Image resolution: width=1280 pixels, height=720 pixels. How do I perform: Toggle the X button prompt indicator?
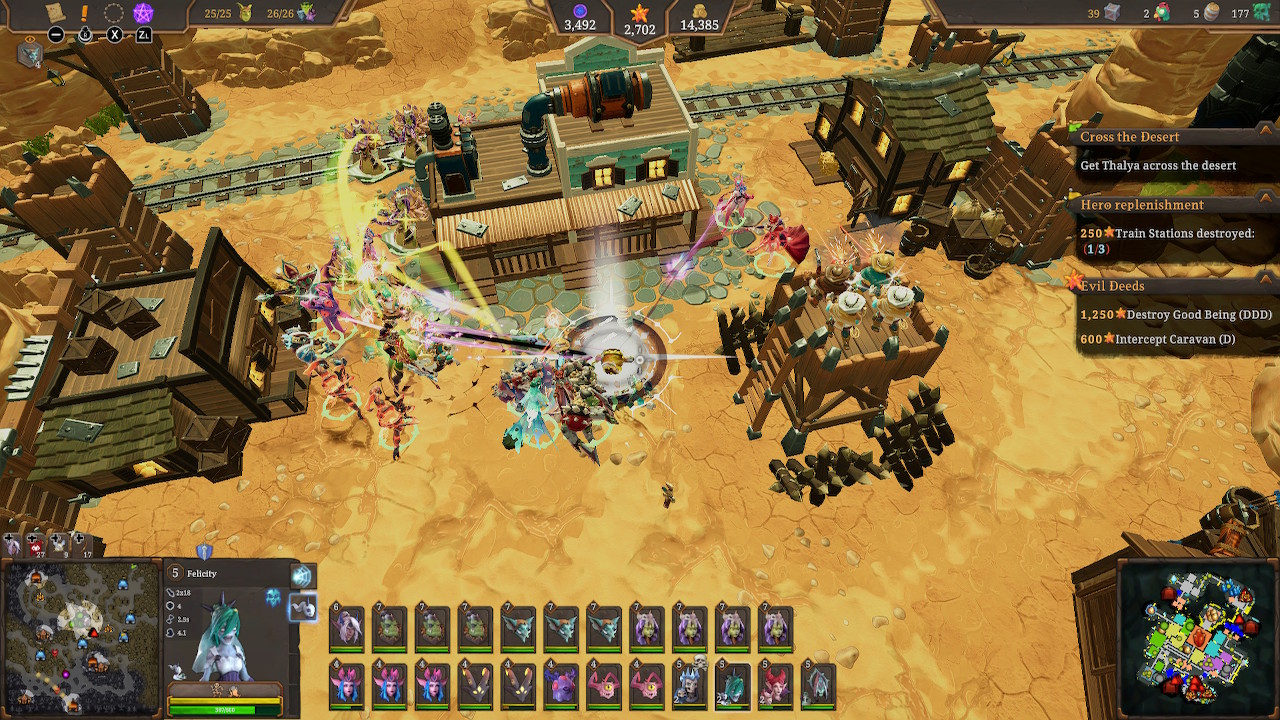115,34
